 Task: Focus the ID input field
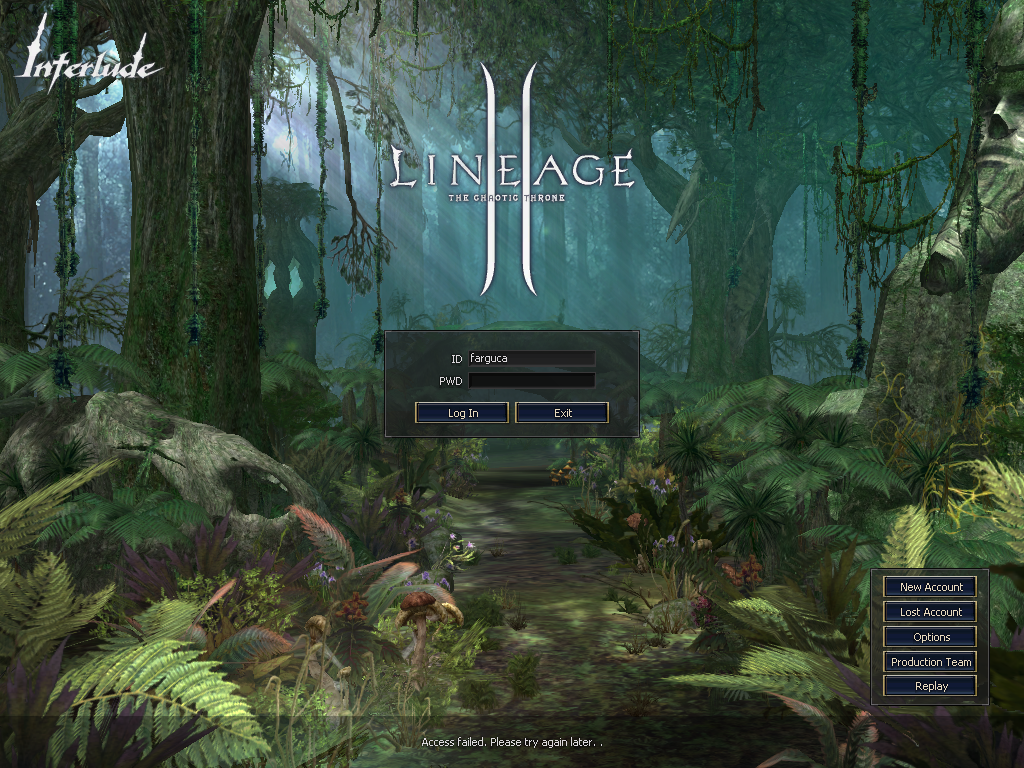[x=531, y=358]
